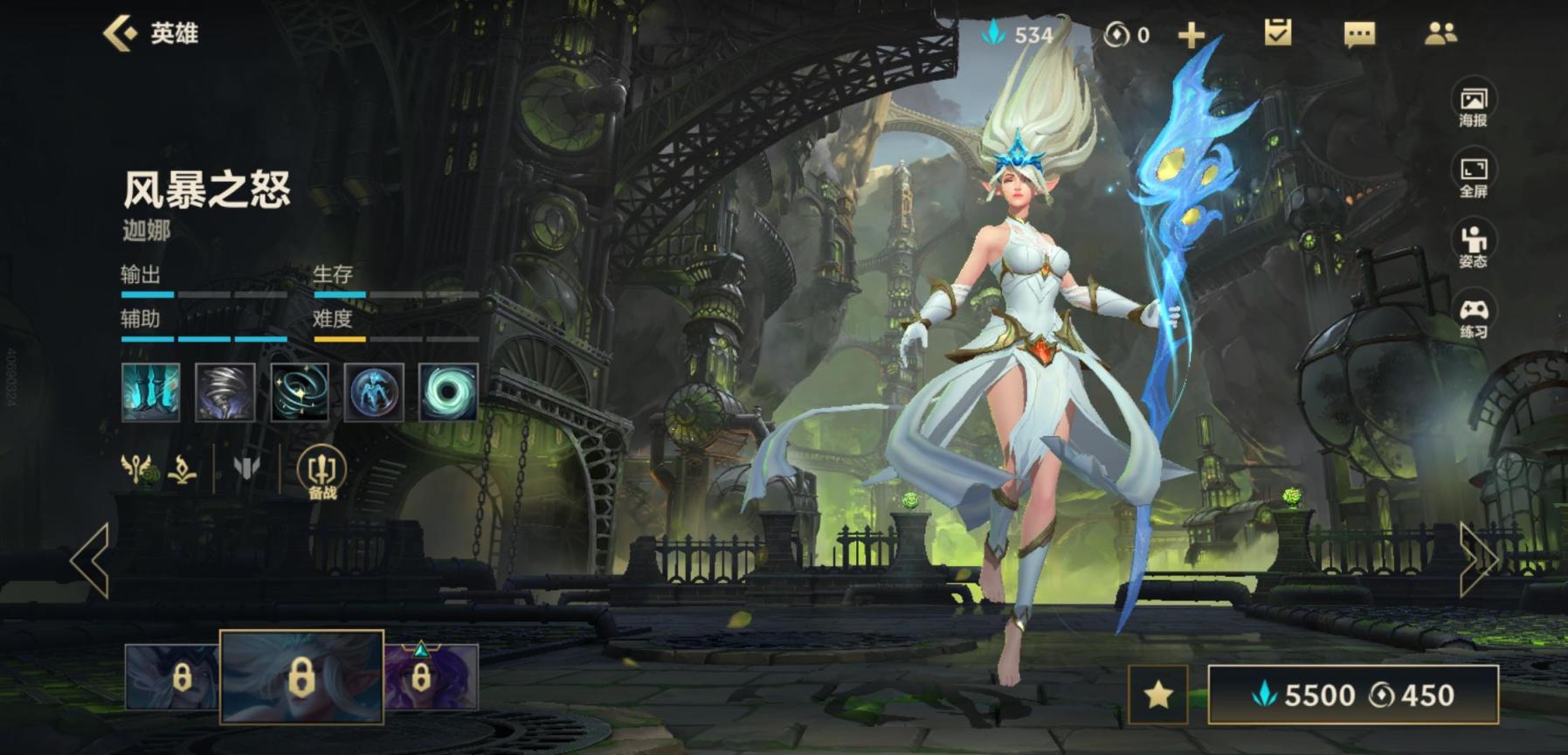The width and height of the screenshot is (1568, 755).
Task: Buy the hero for 5500 or 450
Action: pyautogui.click(x=1353, y=695)
